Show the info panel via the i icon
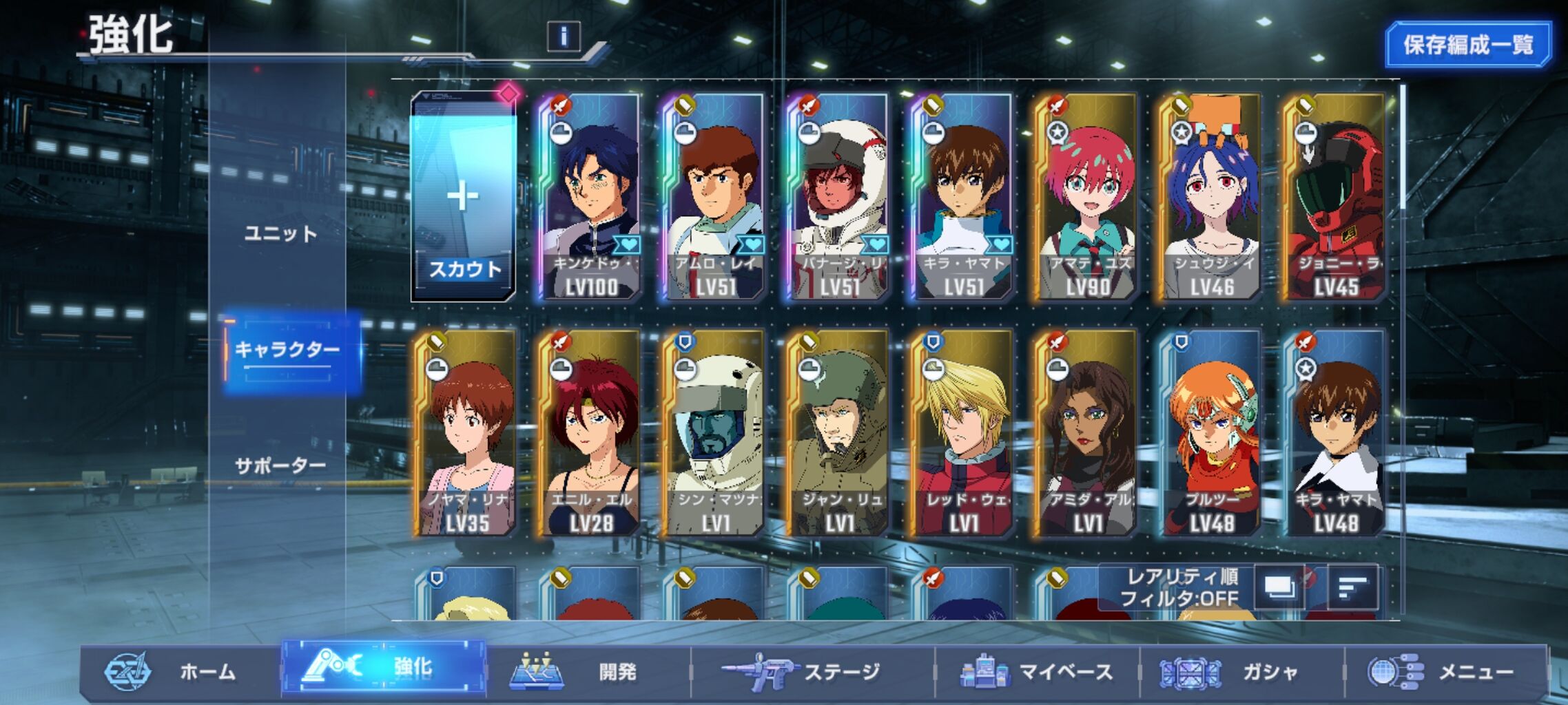The height and width of the screenshot is (705, 1568). tap(564, 36)
